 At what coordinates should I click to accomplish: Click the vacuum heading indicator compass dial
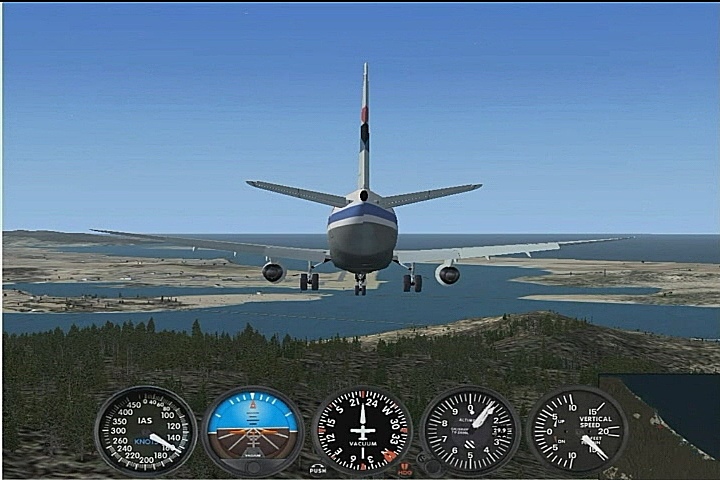pos(362,431)
